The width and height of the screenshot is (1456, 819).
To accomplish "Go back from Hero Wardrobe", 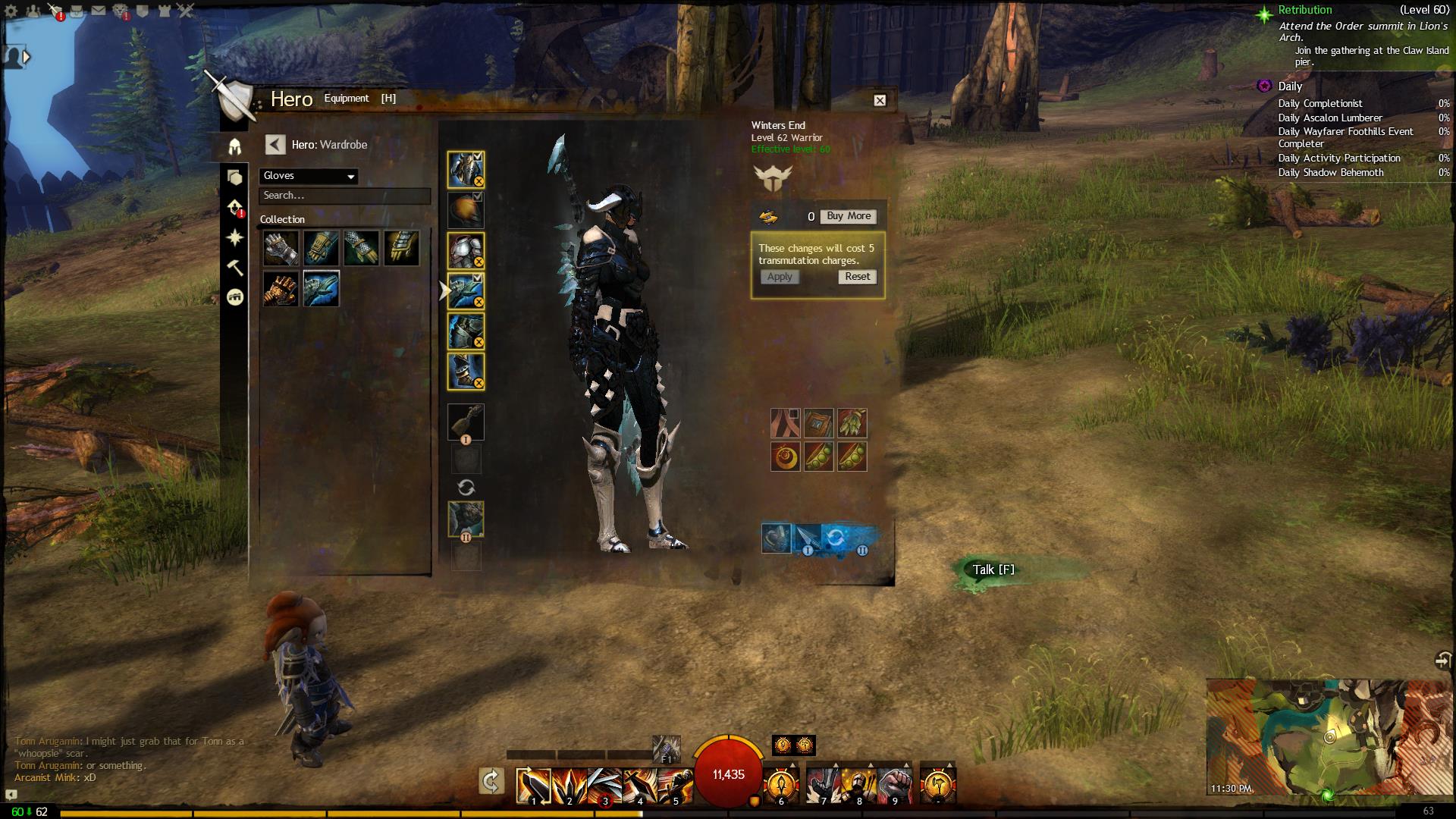I will [275, 145].
